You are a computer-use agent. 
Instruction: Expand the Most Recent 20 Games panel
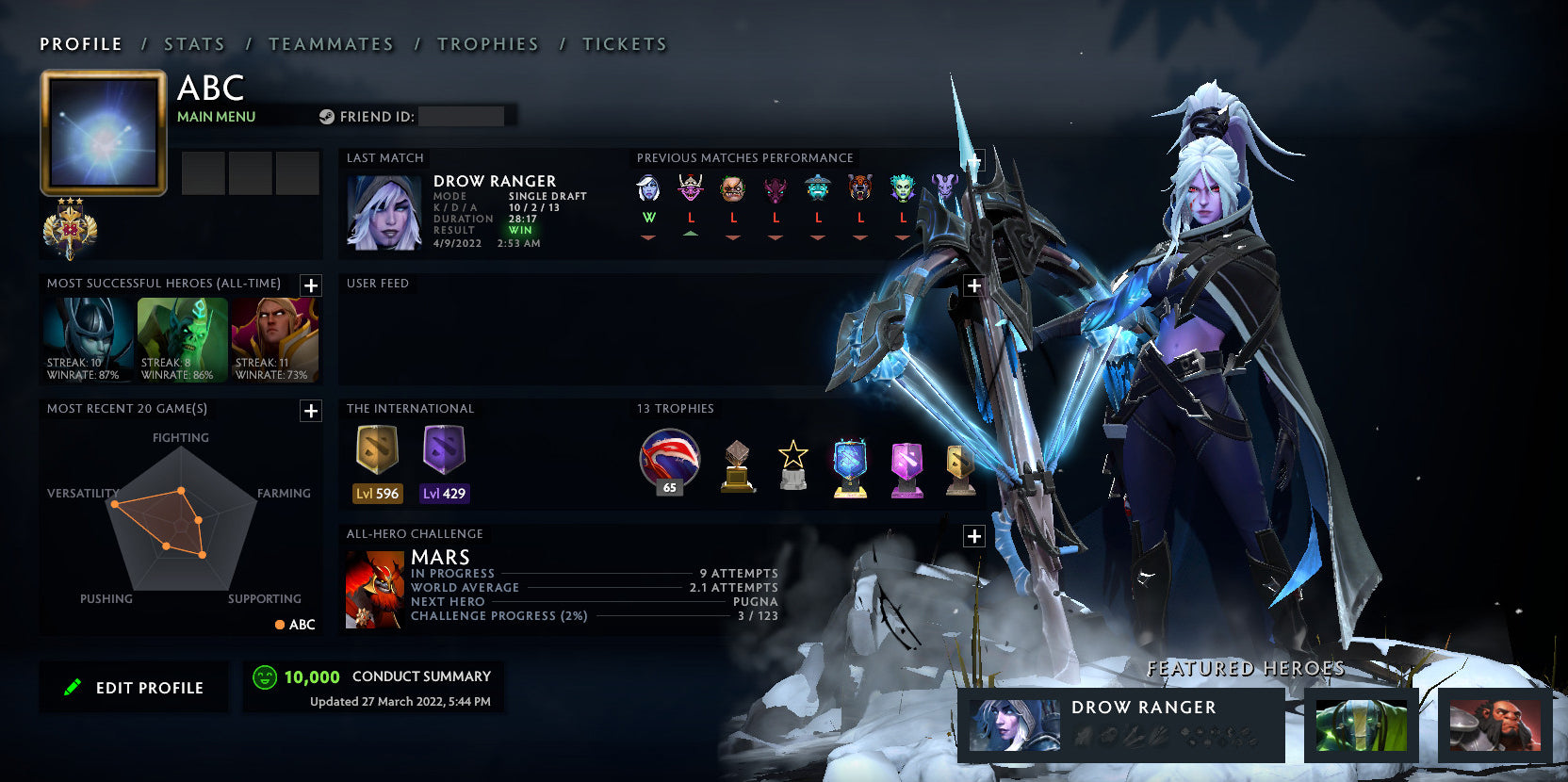(x=311, y=410)
